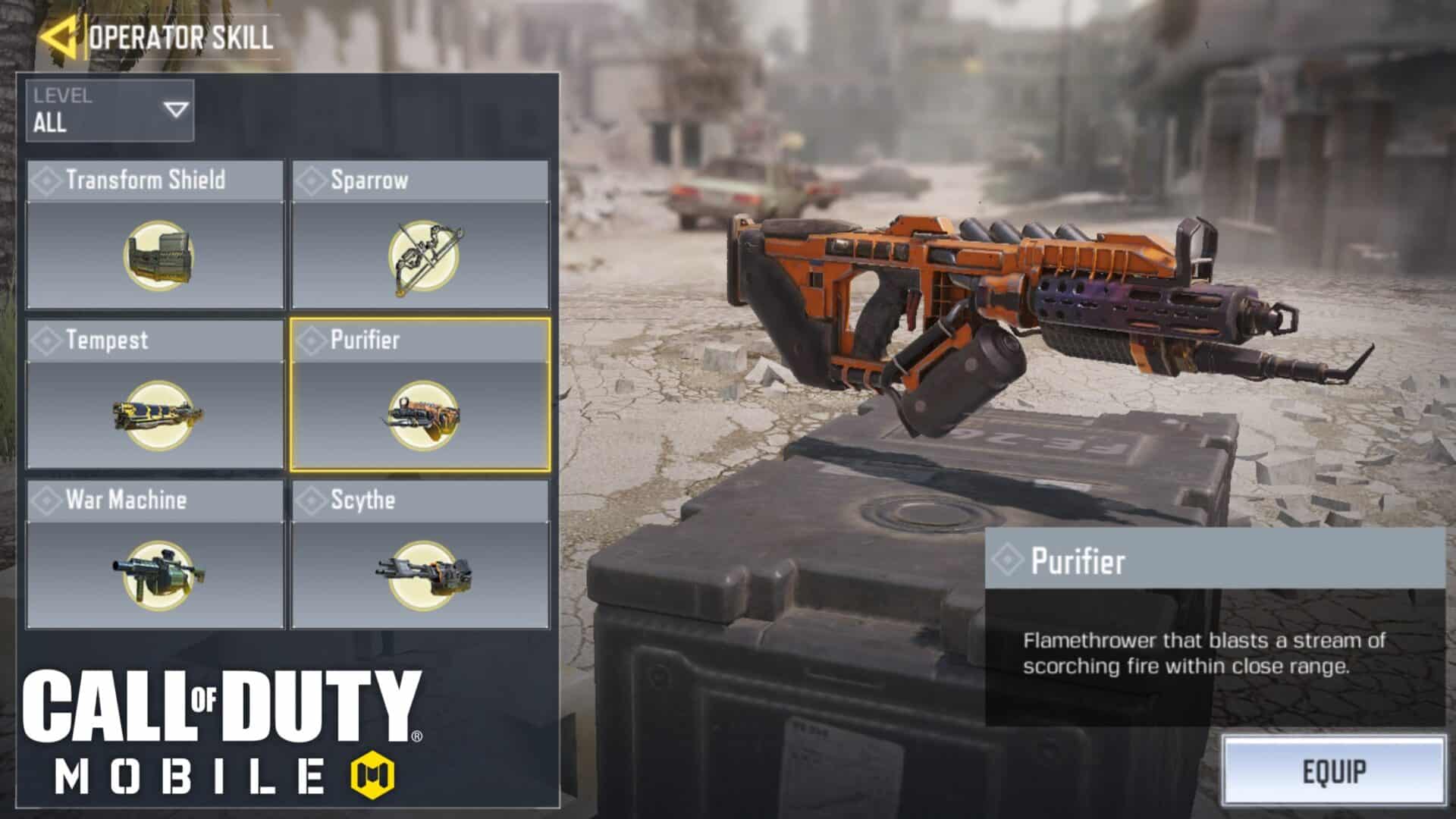Screen dimensions: 1456x819
Task: Select the Scythe minigun icon
Action: [x=421, y=578]
